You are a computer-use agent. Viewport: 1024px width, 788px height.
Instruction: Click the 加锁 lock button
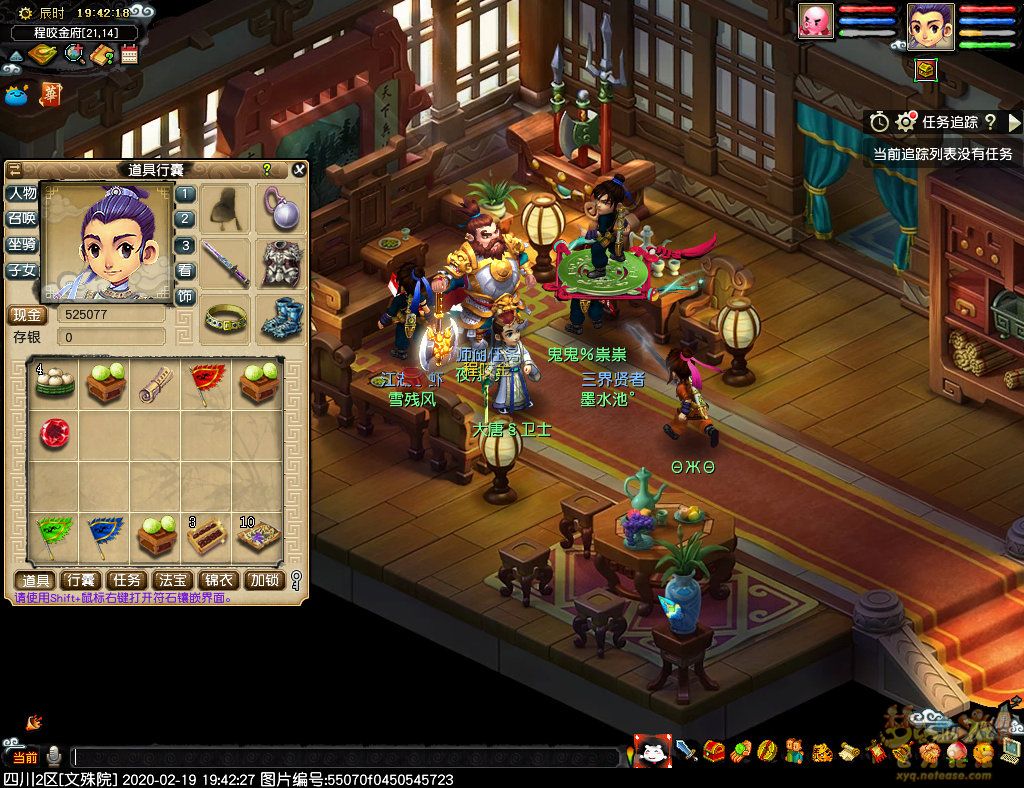[x=265, y=580]
